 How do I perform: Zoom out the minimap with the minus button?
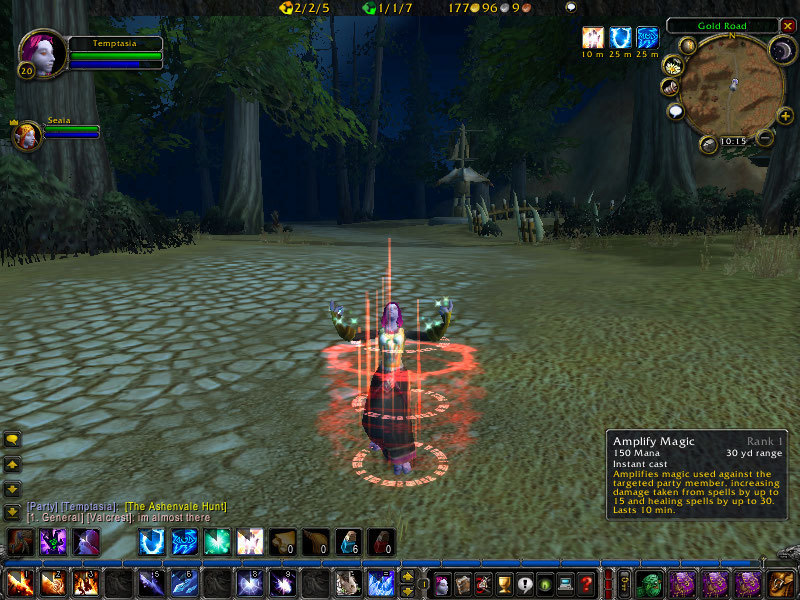[x=764, y=137]
